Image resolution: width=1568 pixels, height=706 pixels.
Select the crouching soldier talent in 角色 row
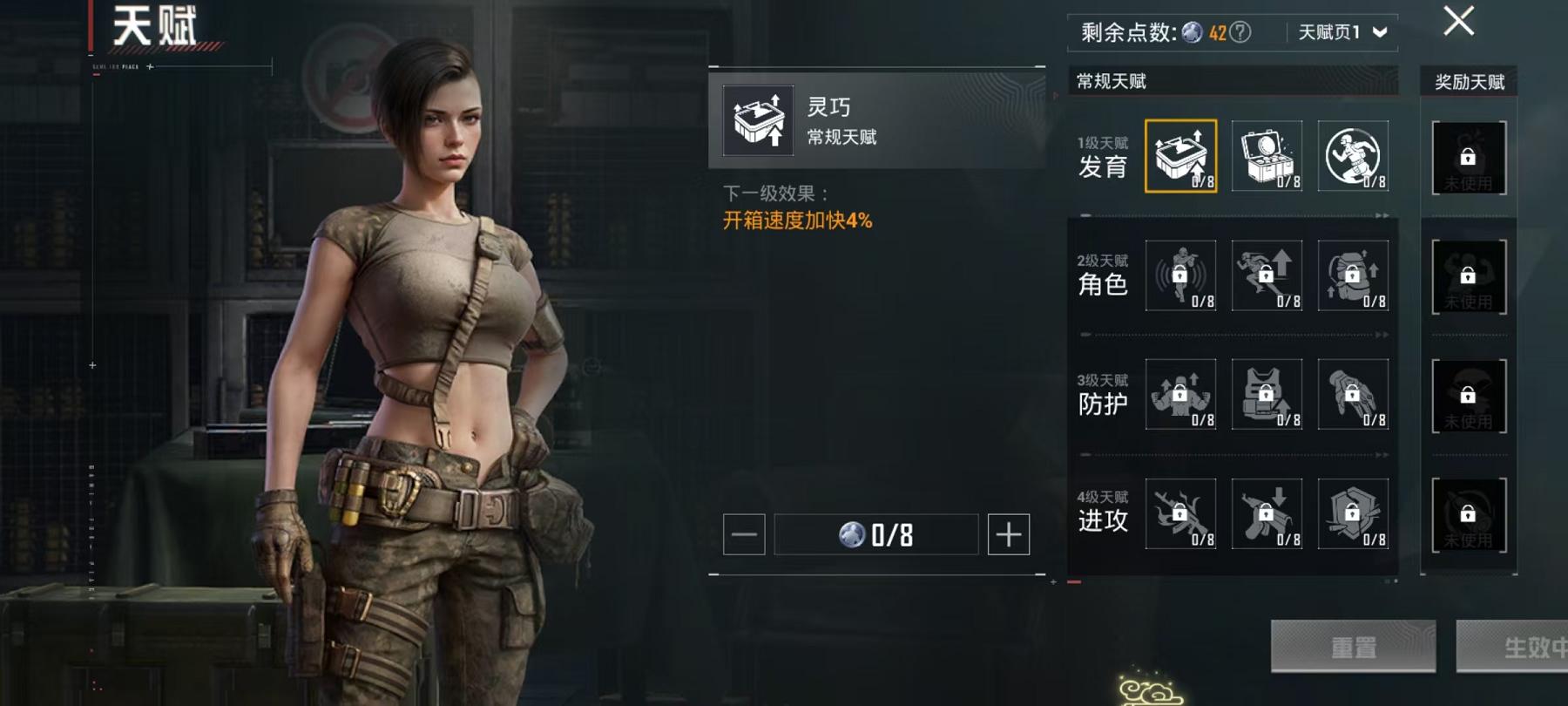point(1182,275)
